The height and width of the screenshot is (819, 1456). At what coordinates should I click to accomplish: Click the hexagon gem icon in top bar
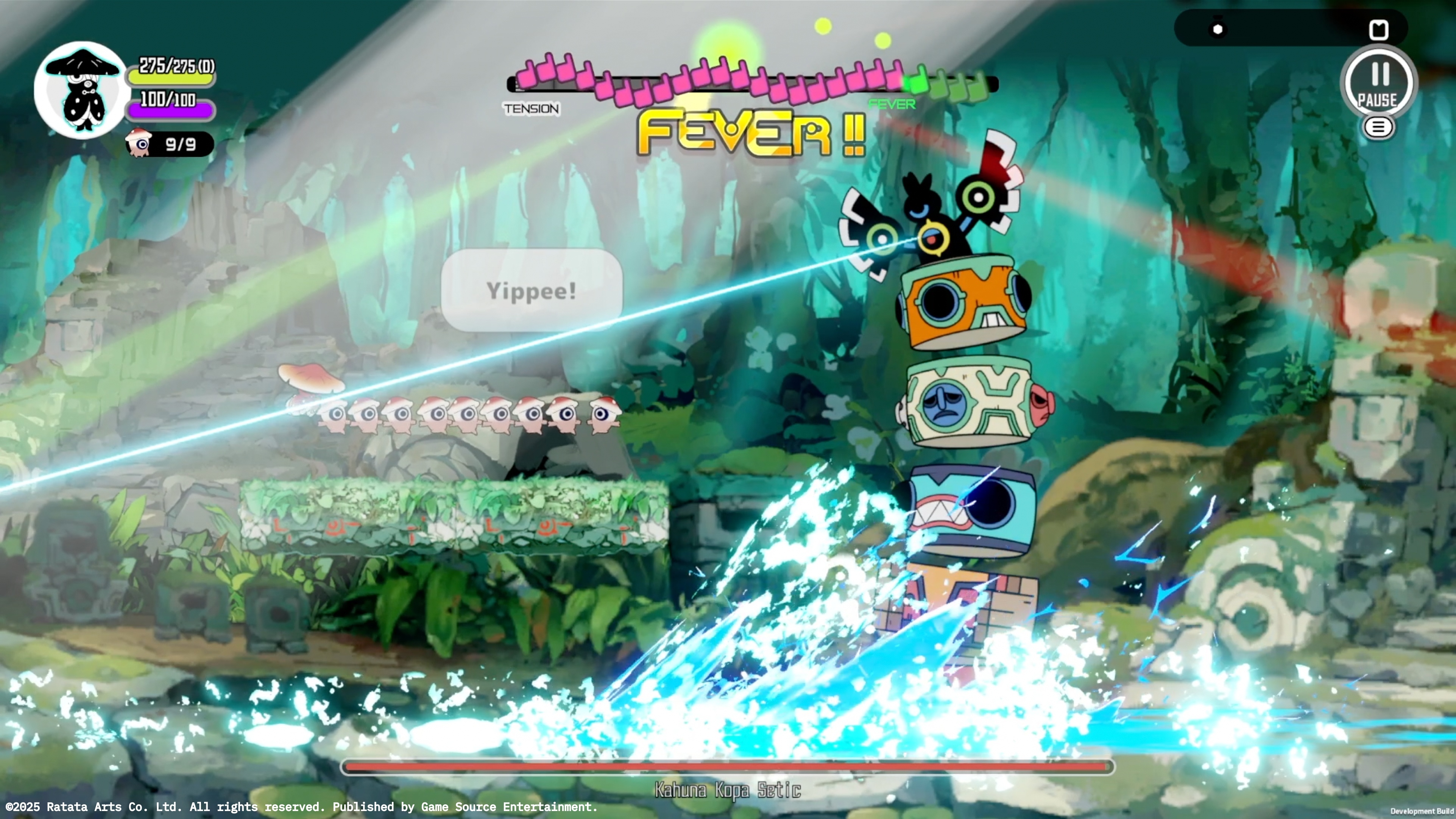click(x=1218, y=29)
